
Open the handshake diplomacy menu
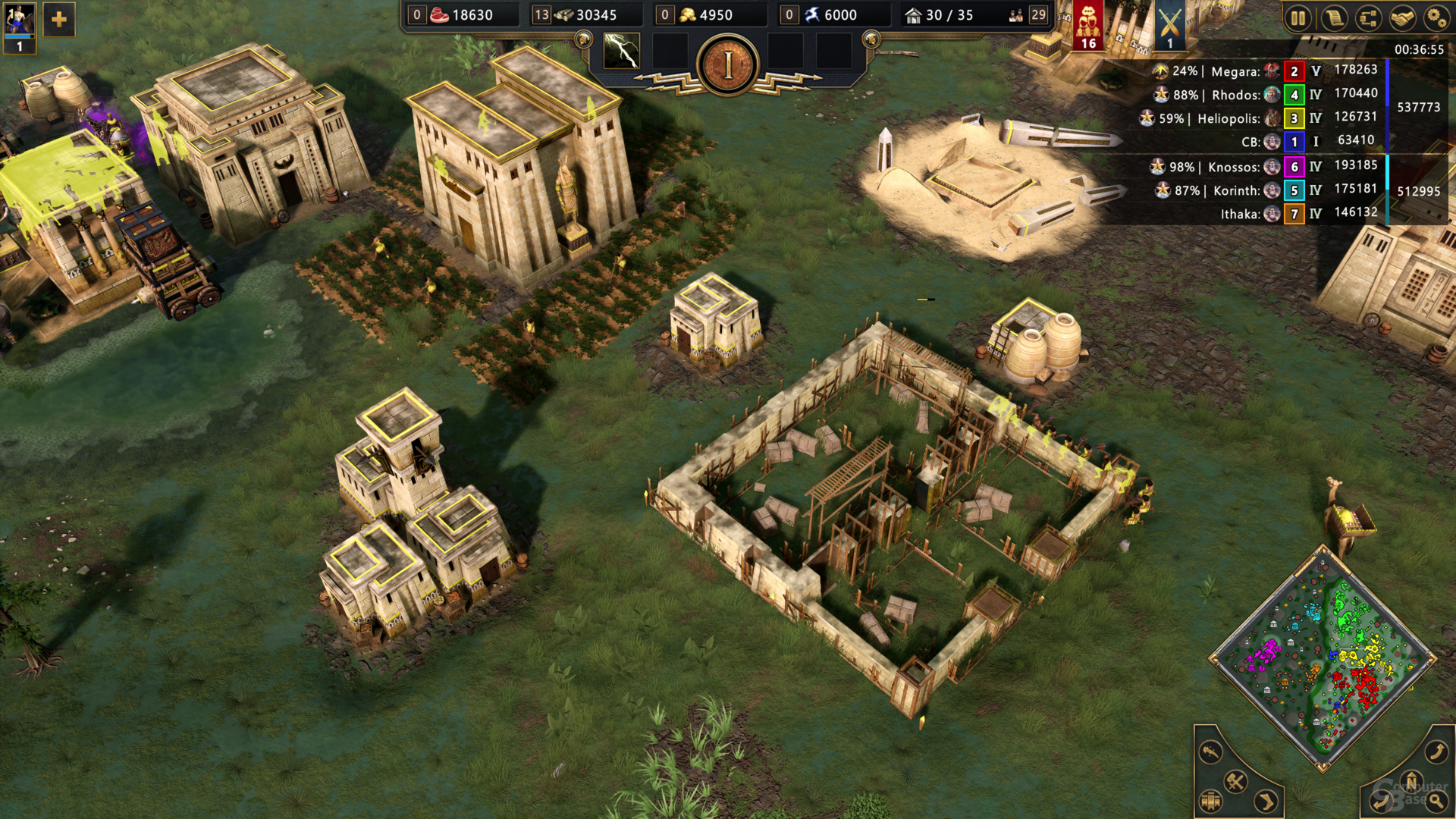tap(1402, 18)
